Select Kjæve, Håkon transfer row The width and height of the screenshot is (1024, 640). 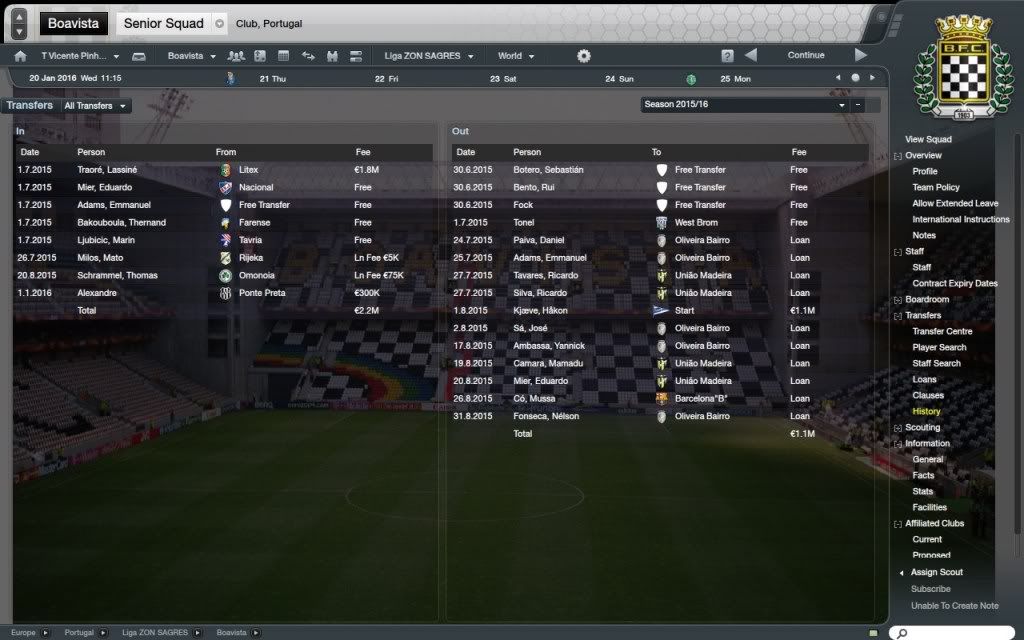[x=540, y=310]
